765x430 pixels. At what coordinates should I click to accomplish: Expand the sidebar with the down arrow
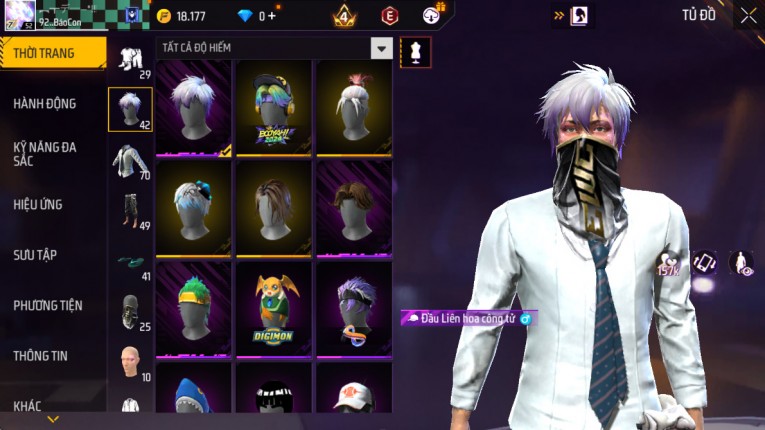[x=53, y=419]
